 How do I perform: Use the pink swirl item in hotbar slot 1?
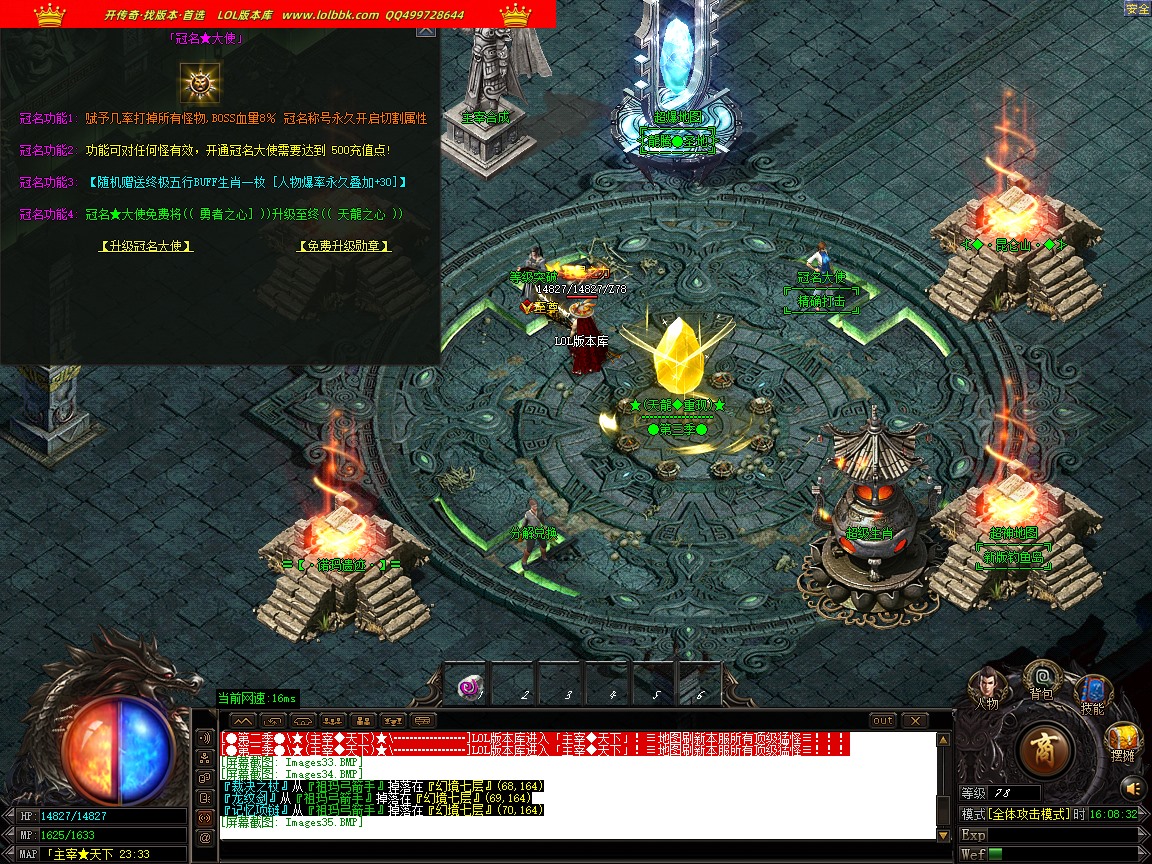tap(469, 687)
